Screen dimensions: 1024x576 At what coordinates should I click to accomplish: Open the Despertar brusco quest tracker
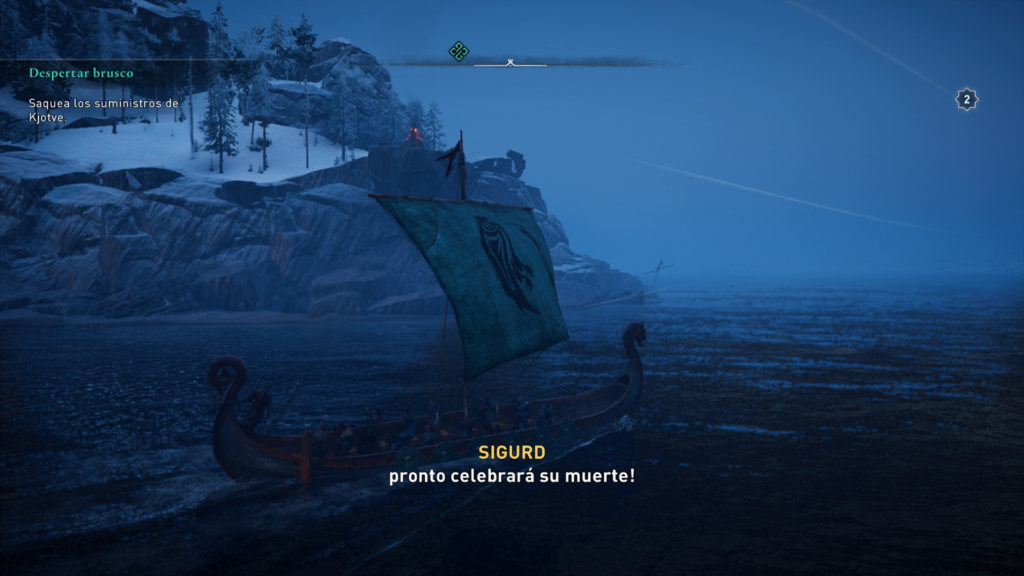[x=81, y=73]
